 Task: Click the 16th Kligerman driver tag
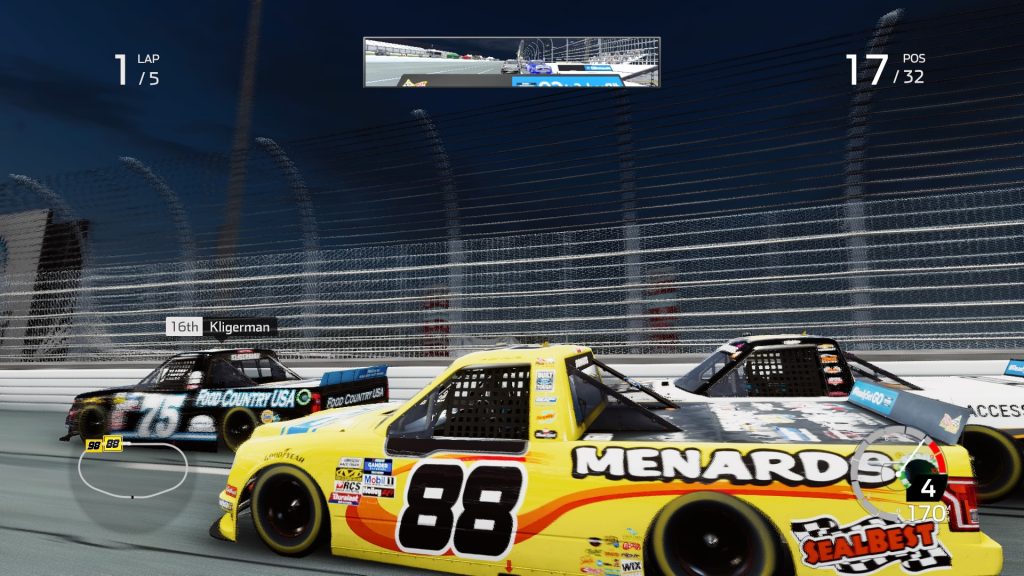(x=221, y=327)
